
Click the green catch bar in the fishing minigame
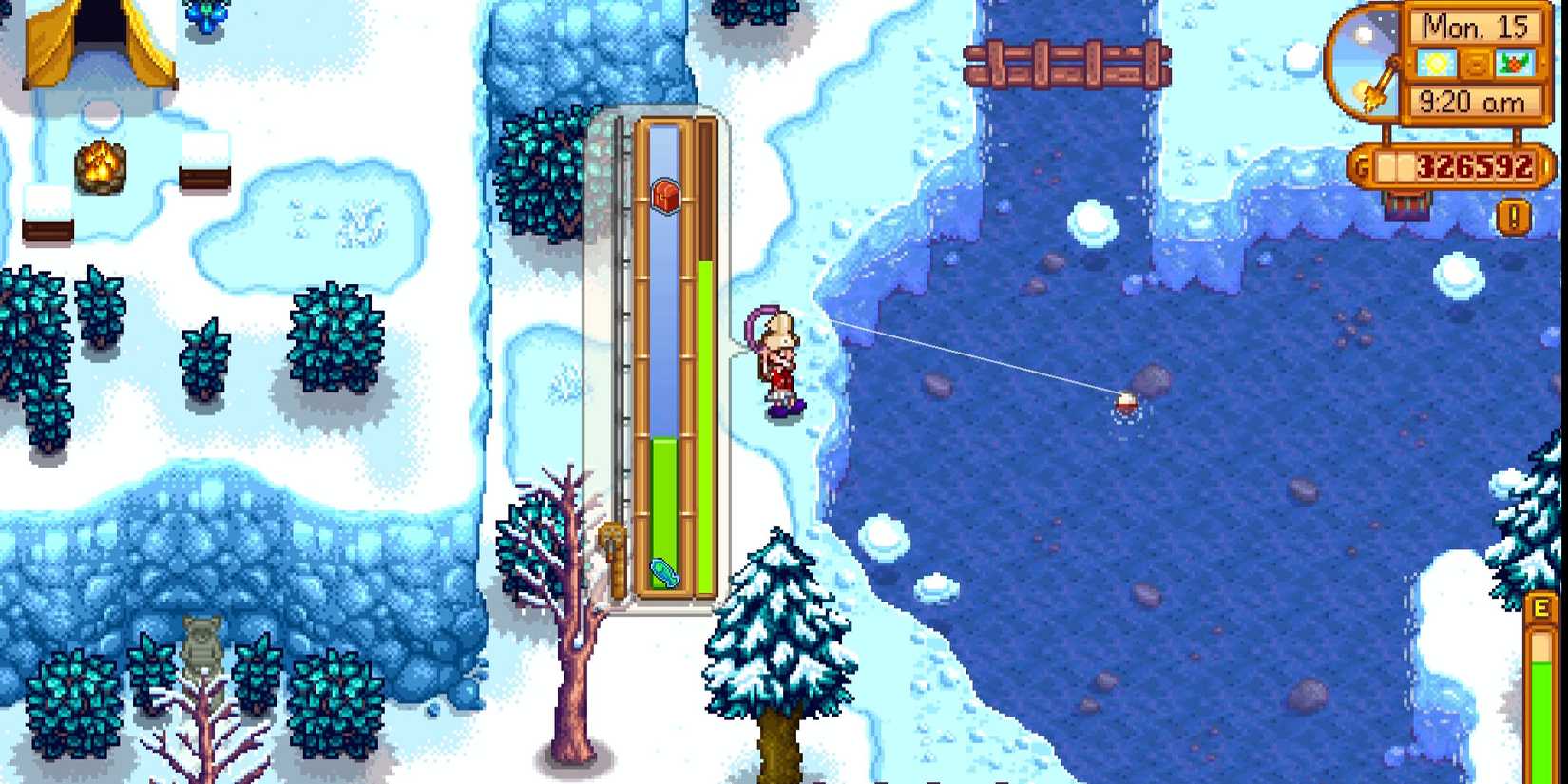(x=662, y=513)
